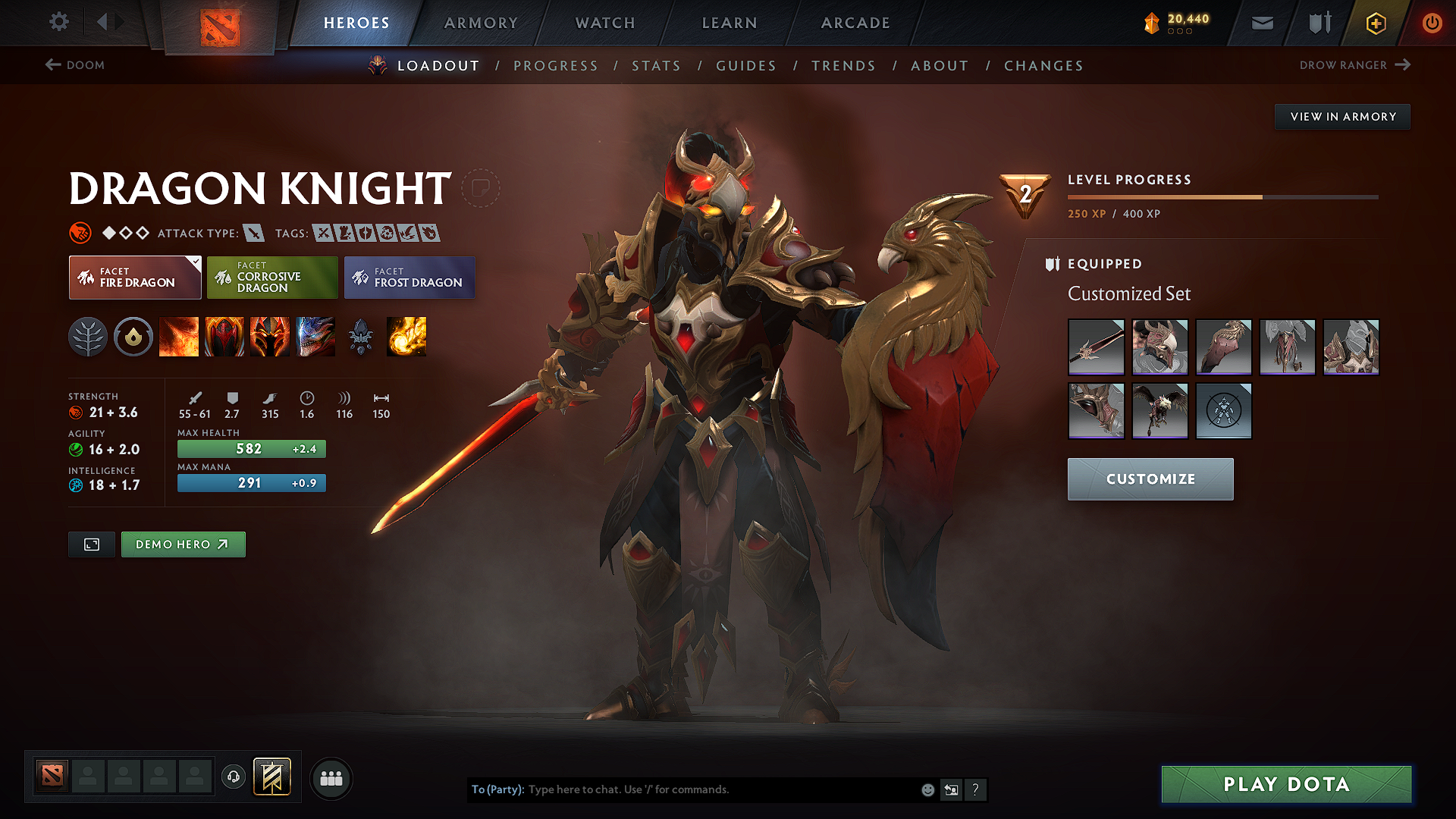Advance to Drow Ranger hero page

point(1354,65)
